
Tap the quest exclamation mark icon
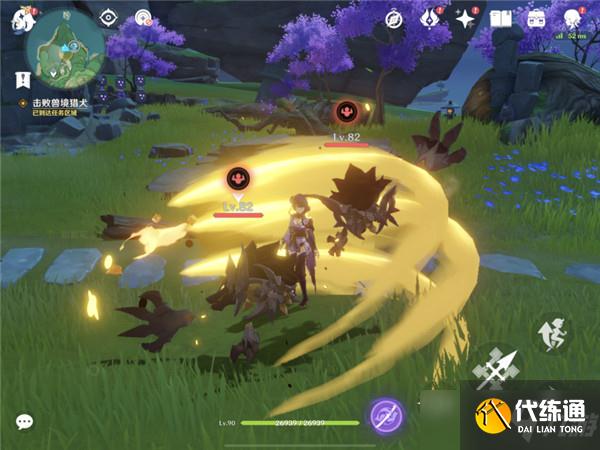22,79
